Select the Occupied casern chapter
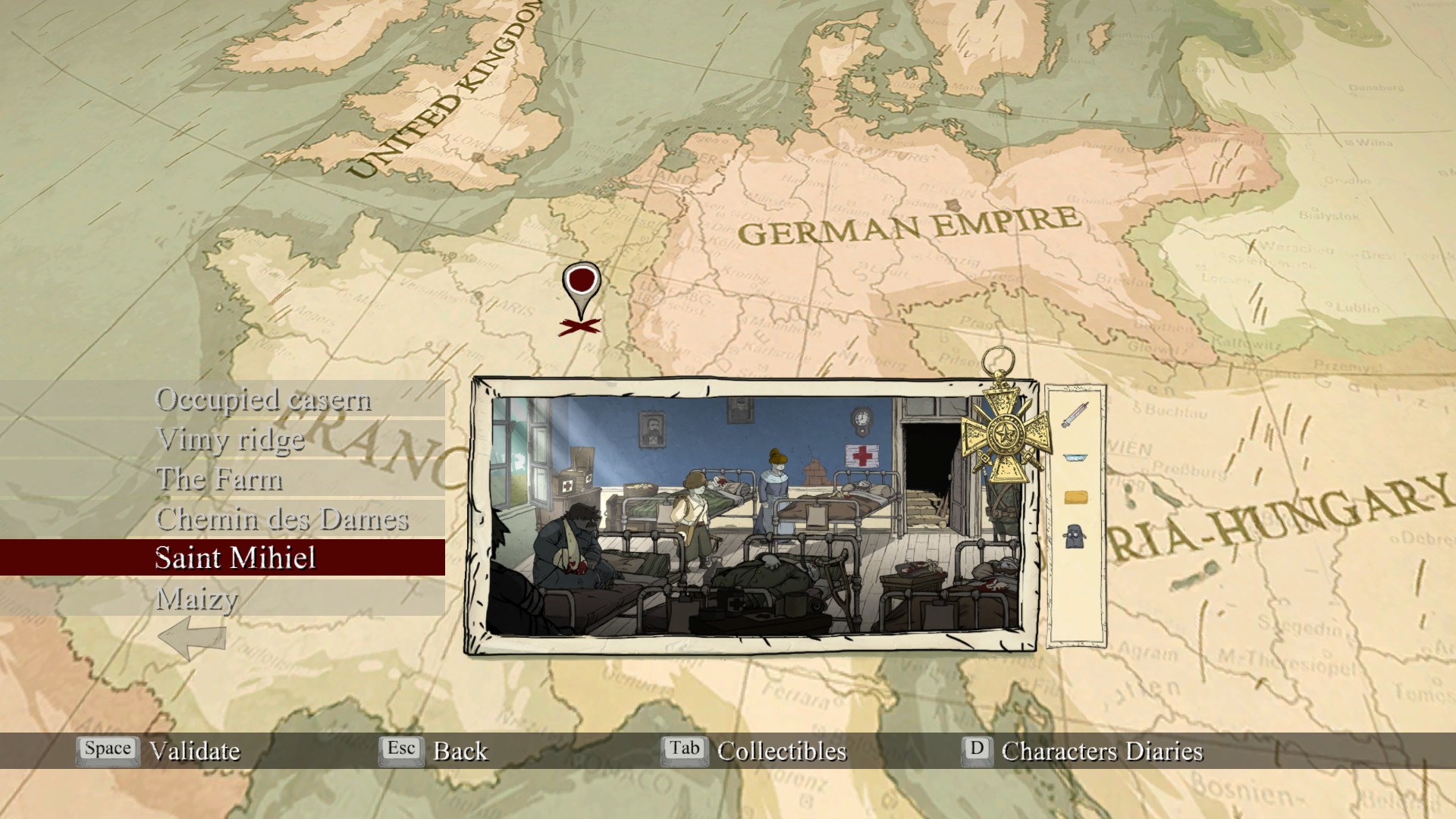Viewport: 1456px width, 819px height. (262, 400)
